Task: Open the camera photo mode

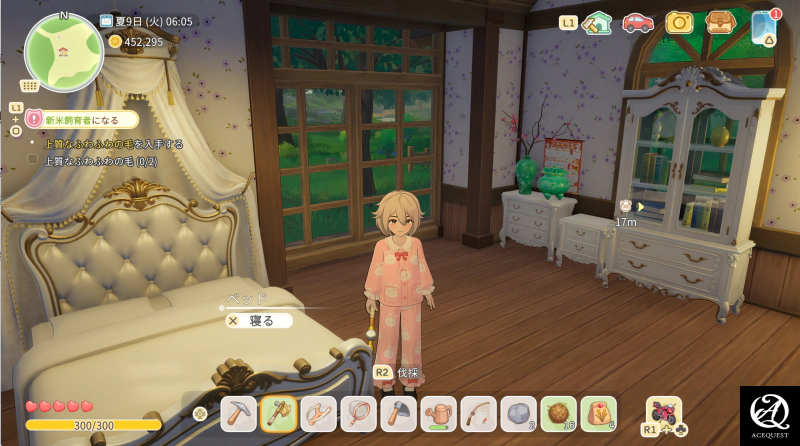Action: 679,22
